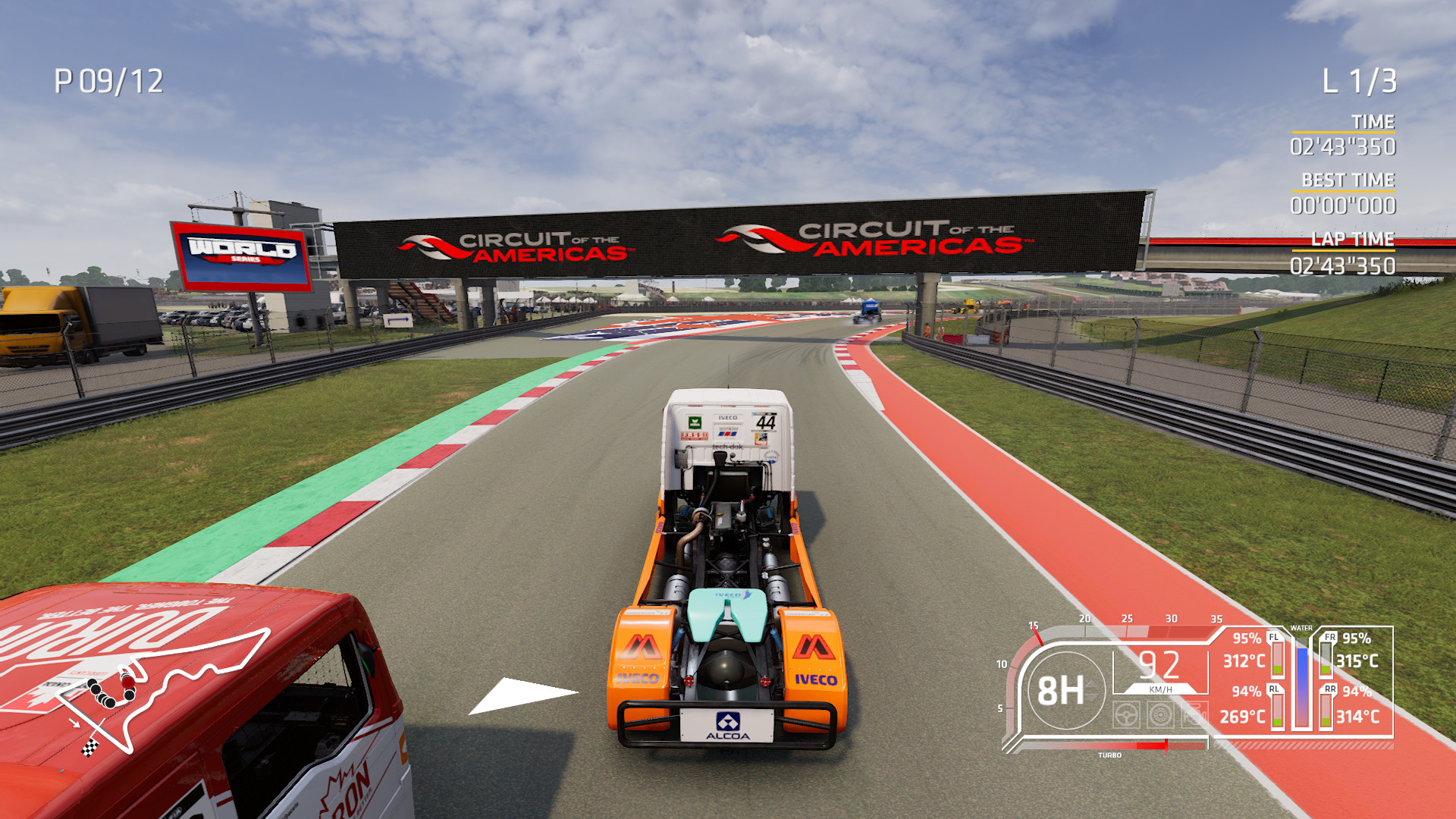Click the gear-up chevron above 8H
1456x819 pixels.
coord(1092,685)
